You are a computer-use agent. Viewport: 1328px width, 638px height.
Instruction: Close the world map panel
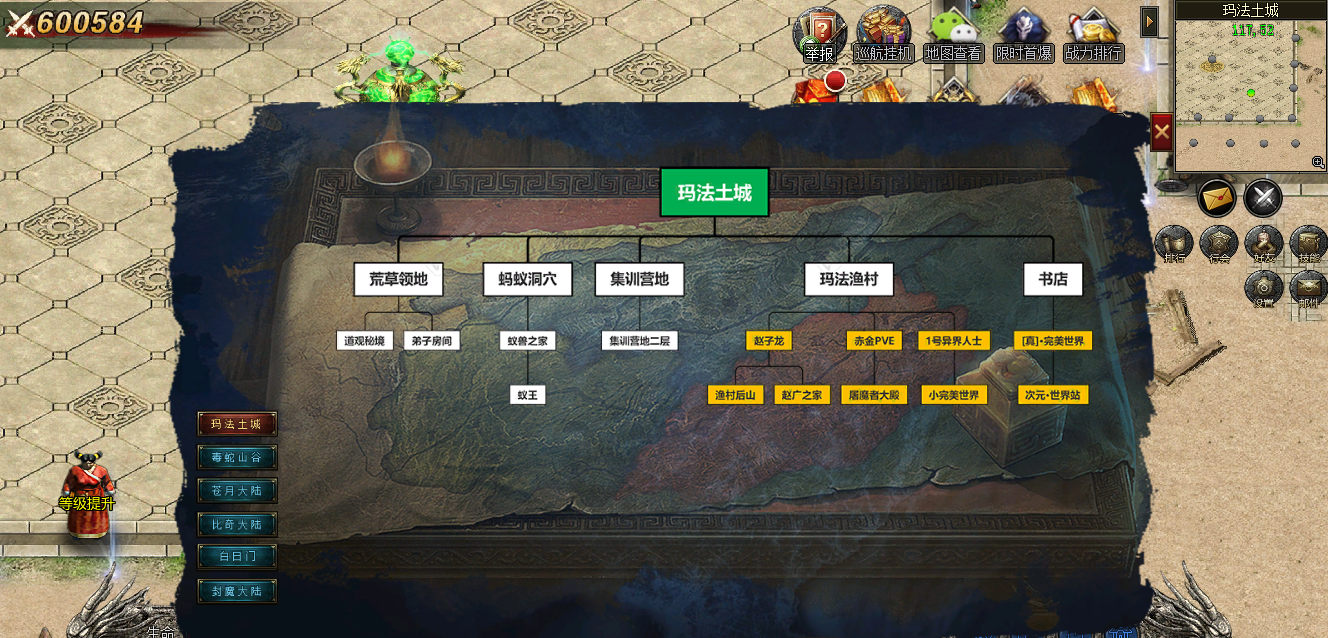point(1161,131)
